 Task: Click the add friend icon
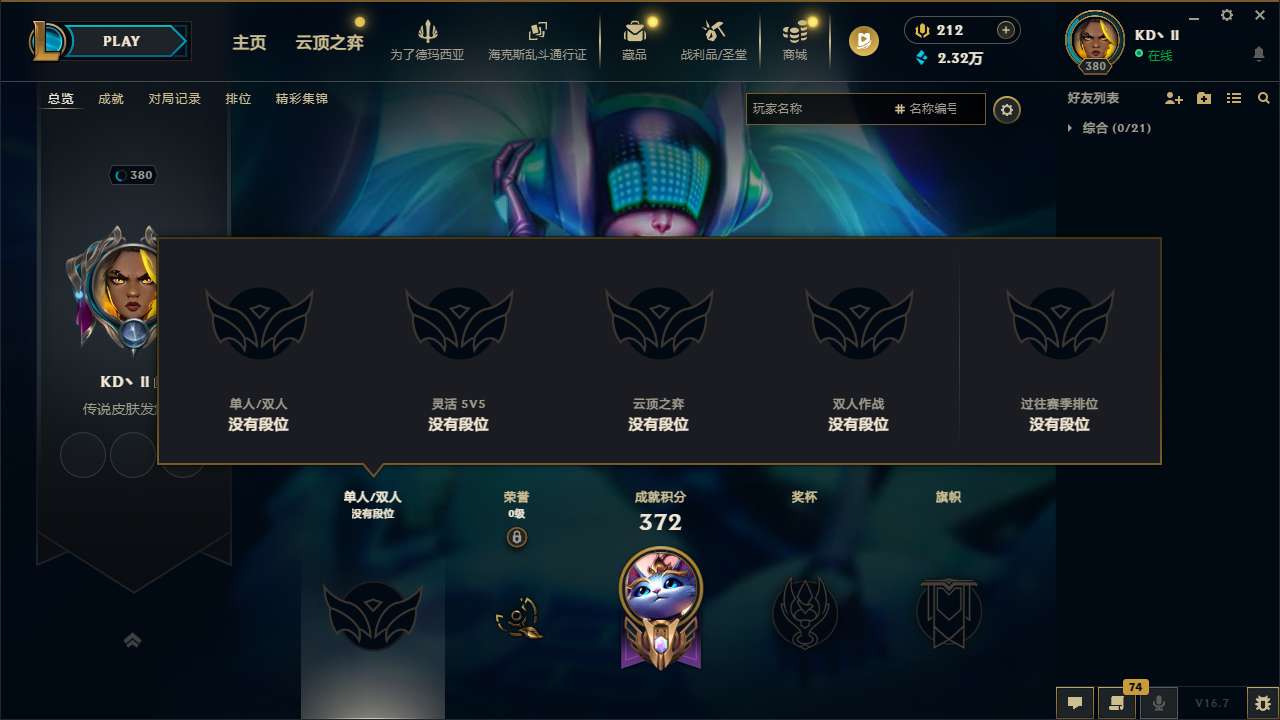(x=1172, y=98)
